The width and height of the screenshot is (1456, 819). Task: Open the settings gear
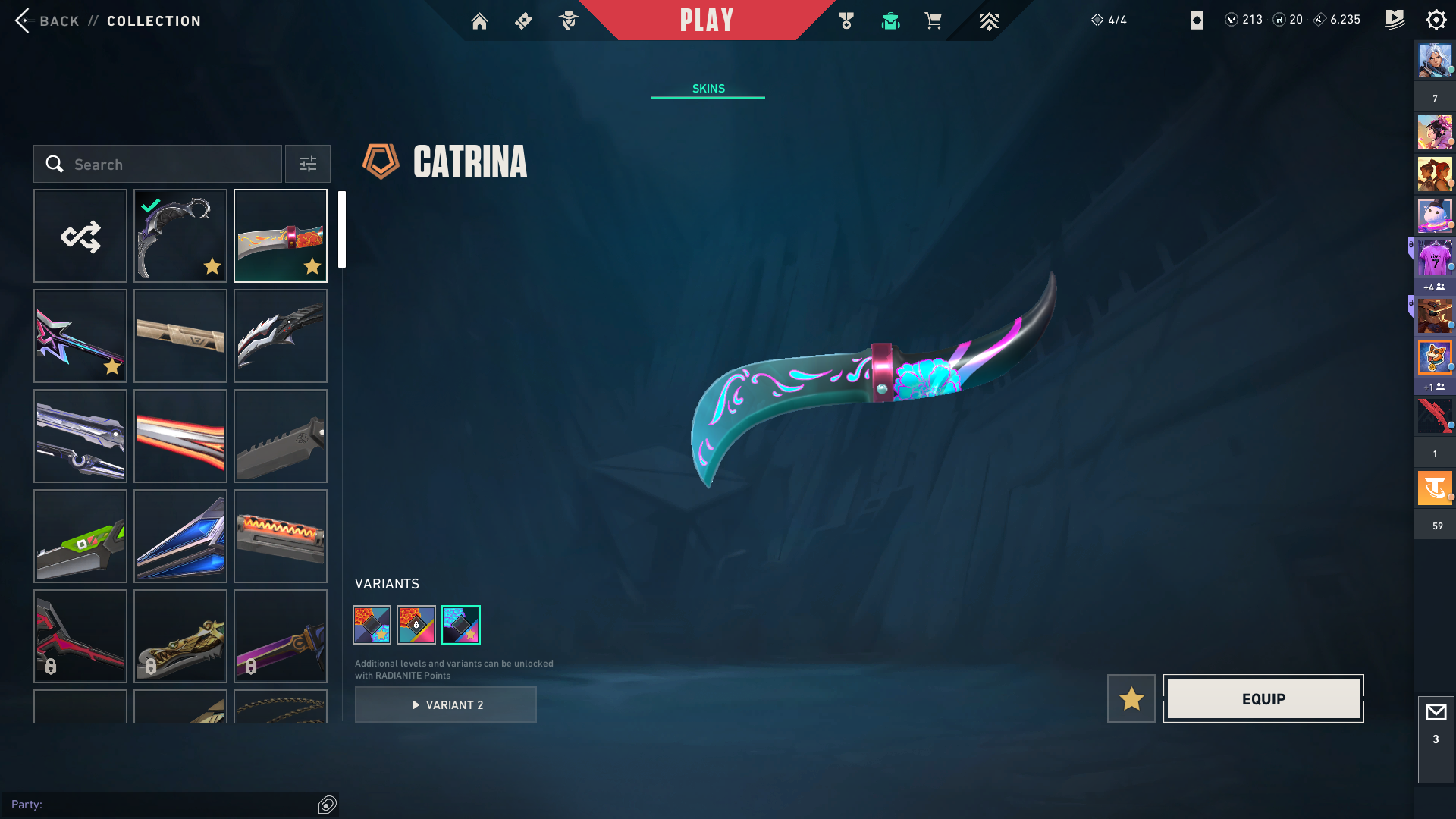tap(1436, 20)
